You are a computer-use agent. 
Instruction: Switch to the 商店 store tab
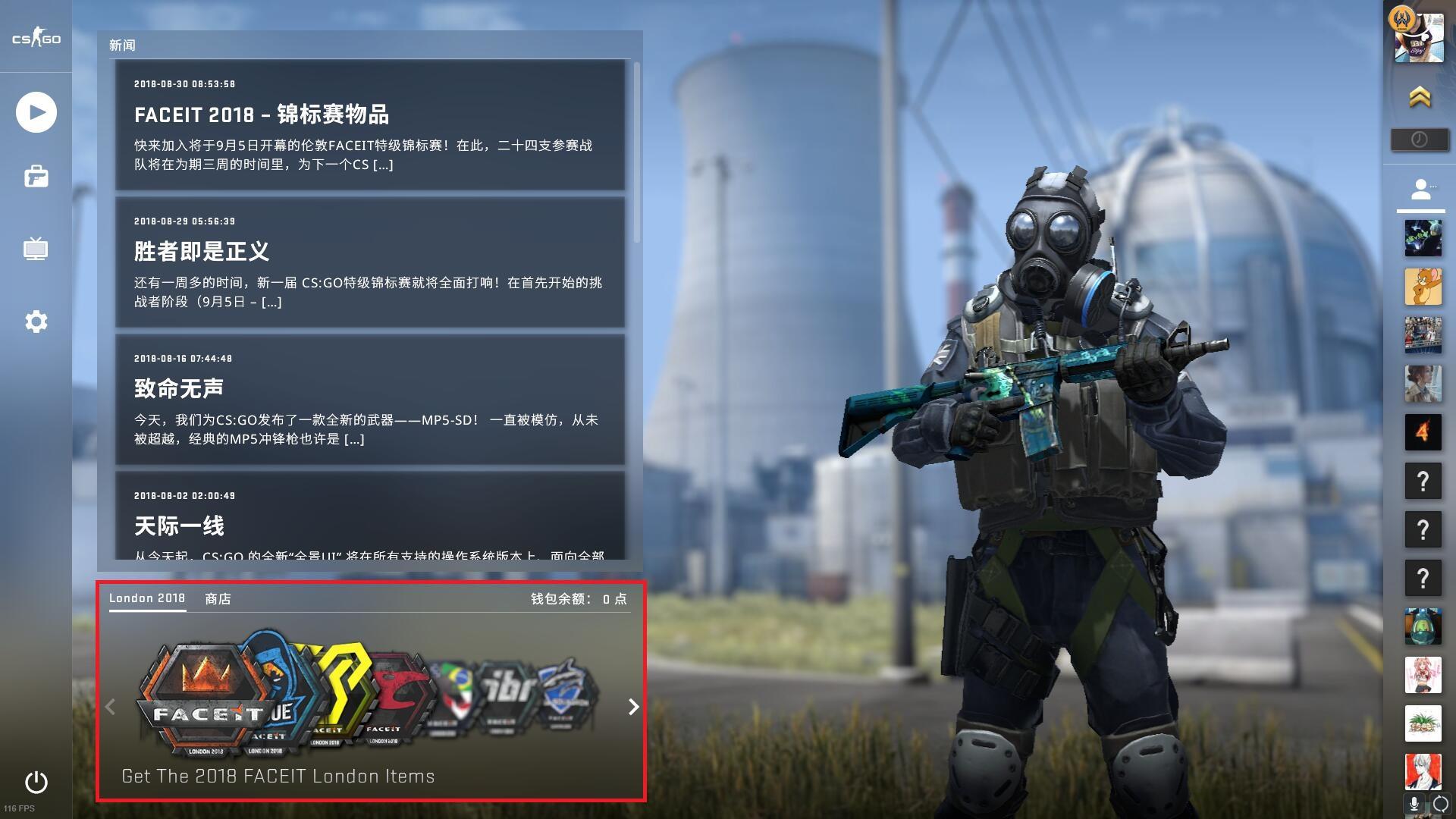[x=218, y=599]
